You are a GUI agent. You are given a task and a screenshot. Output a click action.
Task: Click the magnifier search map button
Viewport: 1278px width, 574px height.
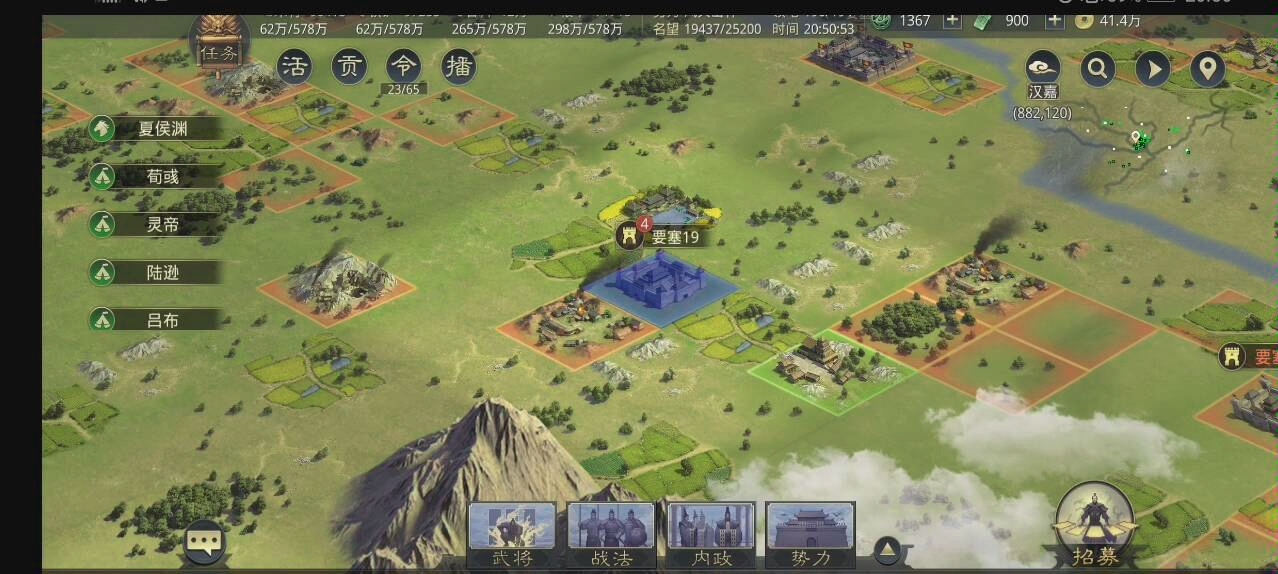[1098, 69]
